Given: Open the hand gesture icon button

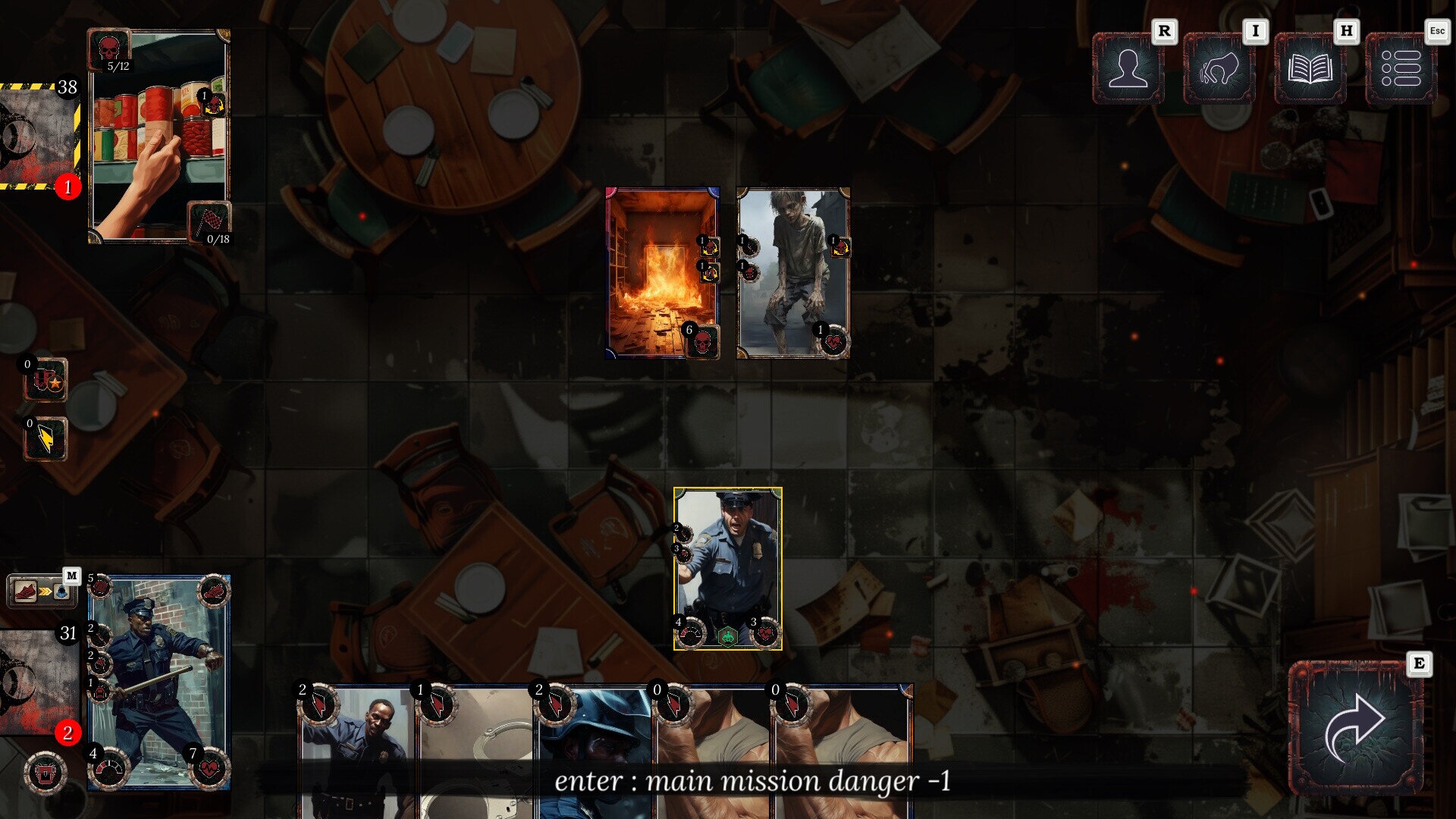Looking at the screenshot, I should (x=1219, y=68).
